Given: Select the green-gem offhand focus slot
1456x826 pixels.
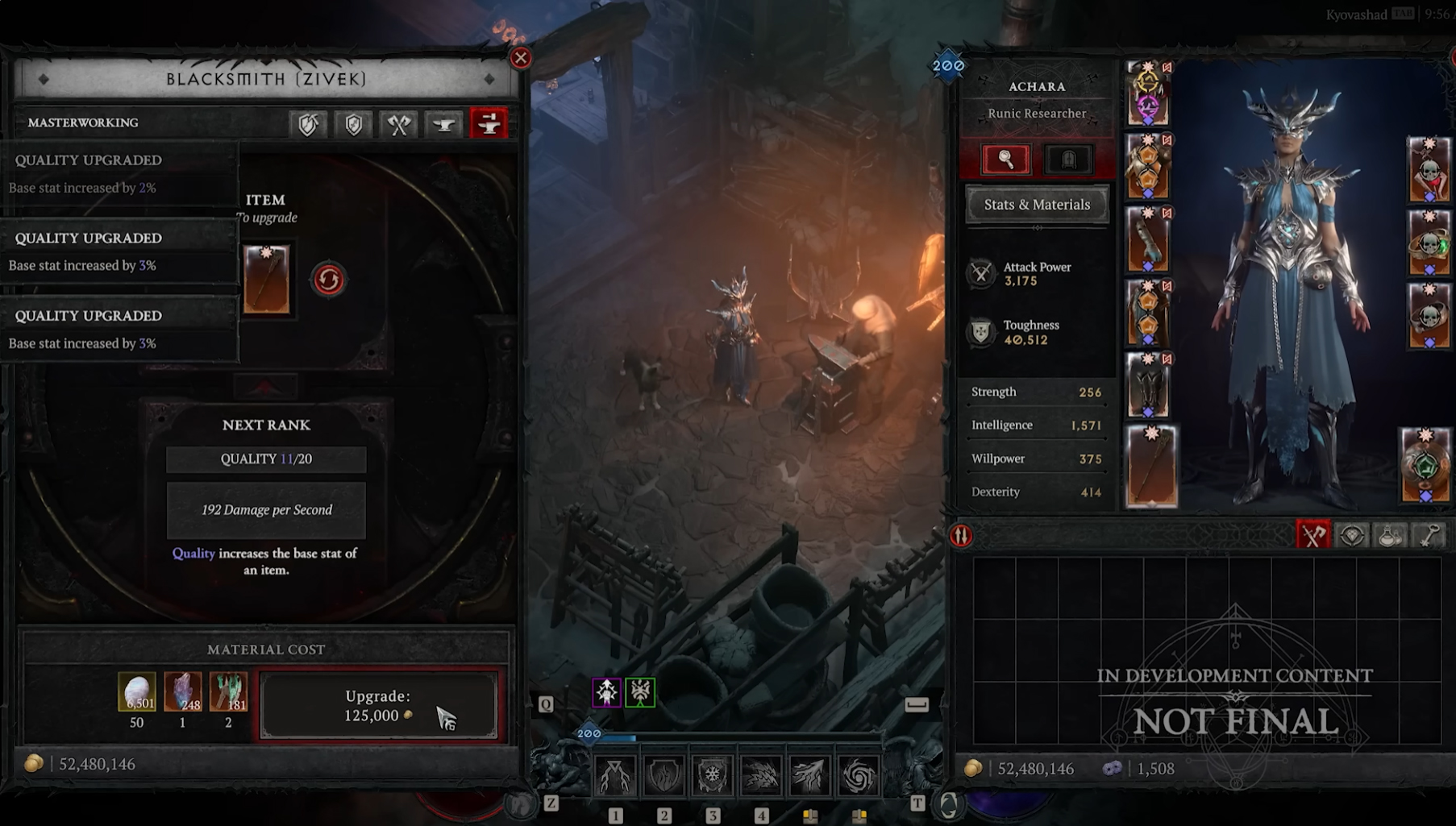Looking at the screenshot, I should point(1425,465).
